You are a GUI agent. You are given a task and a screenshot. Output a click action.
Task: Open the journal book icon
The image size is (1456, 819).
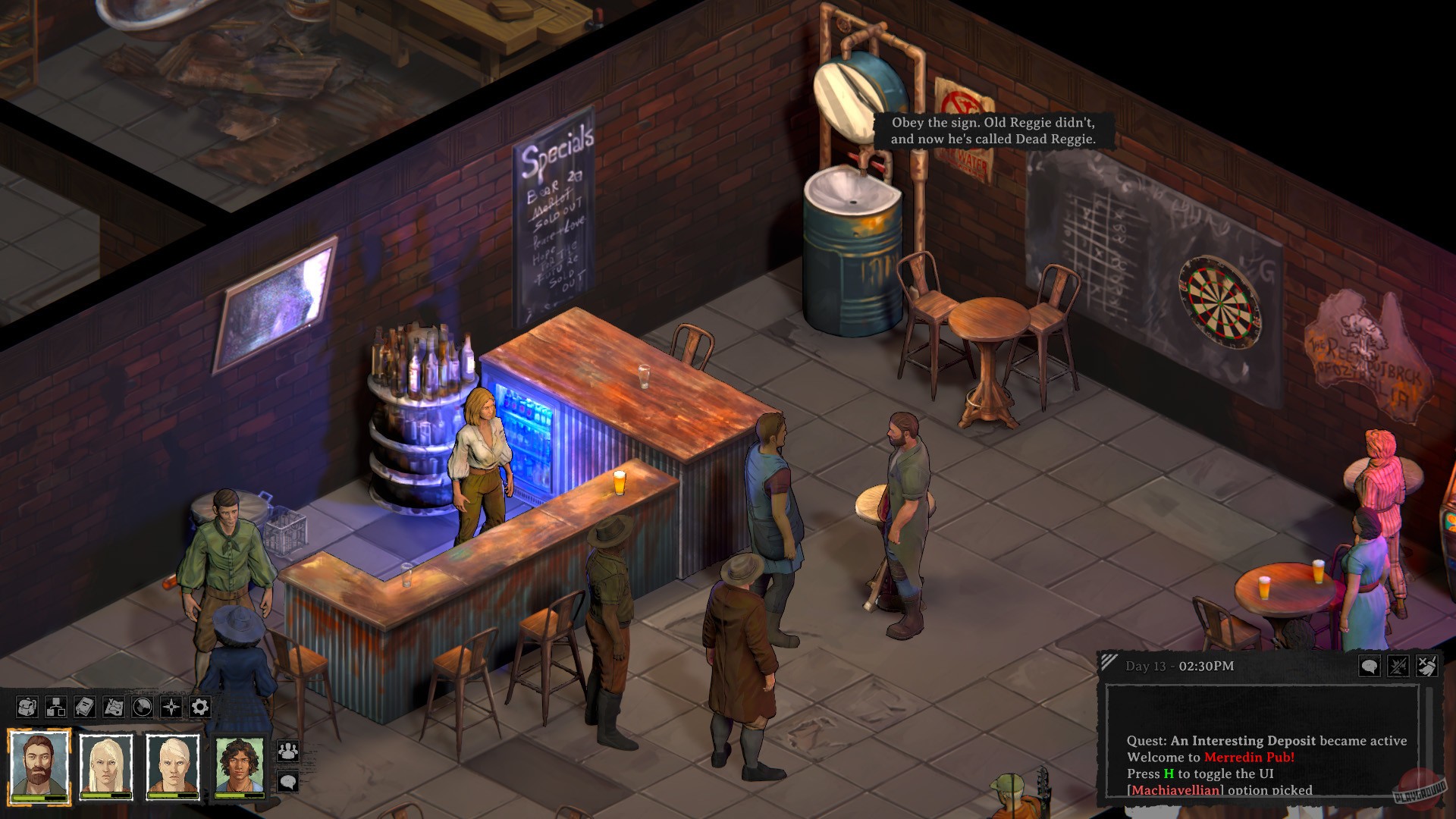pyautogui.click(x=85, y=707)
